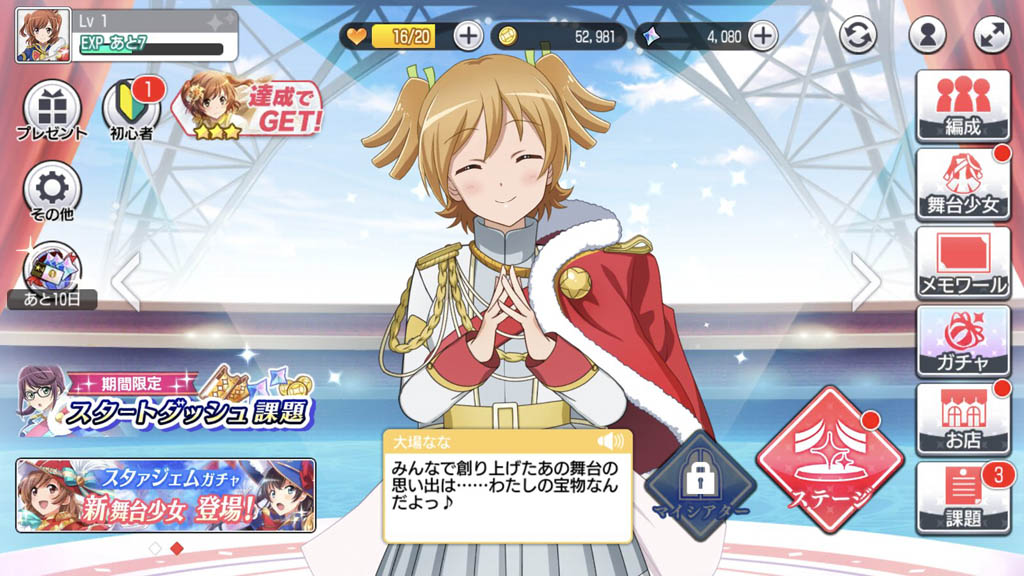Open the スタートダッシュ課題 event banner
1024x576 pixels.
[166, 400]
